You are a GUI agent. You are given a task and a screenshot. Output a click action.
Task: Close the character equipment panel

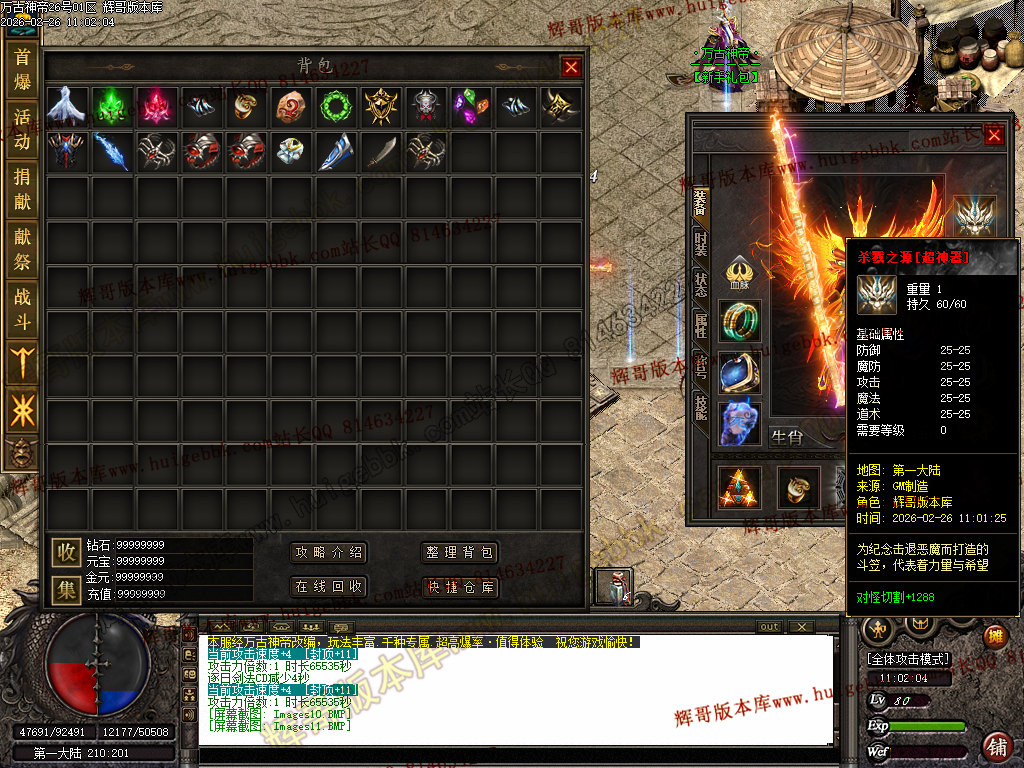994,135
